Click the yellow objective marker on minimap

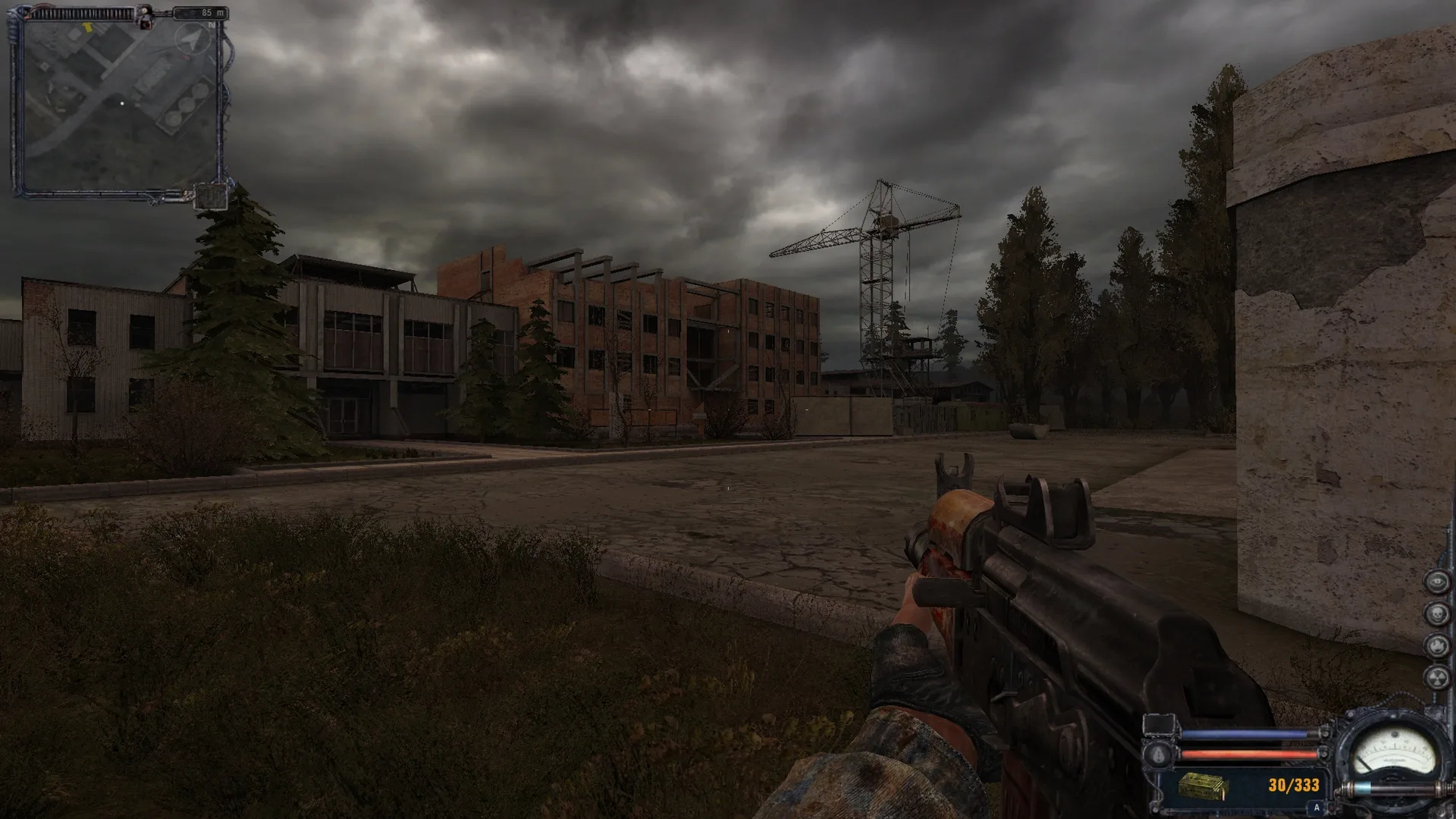89,28
